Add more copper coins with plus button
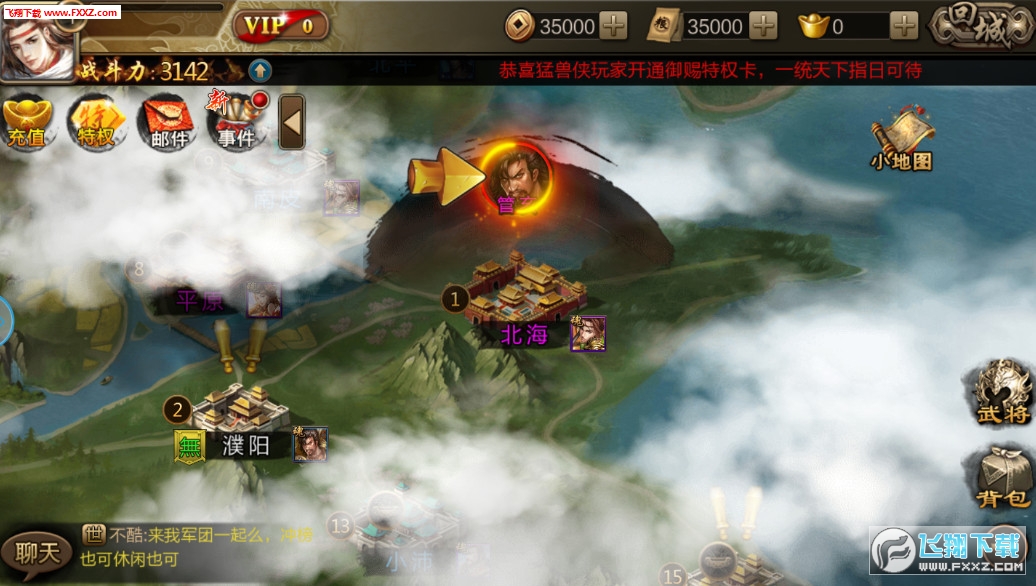Viewport: 1036px width, 586px height. 614,26
